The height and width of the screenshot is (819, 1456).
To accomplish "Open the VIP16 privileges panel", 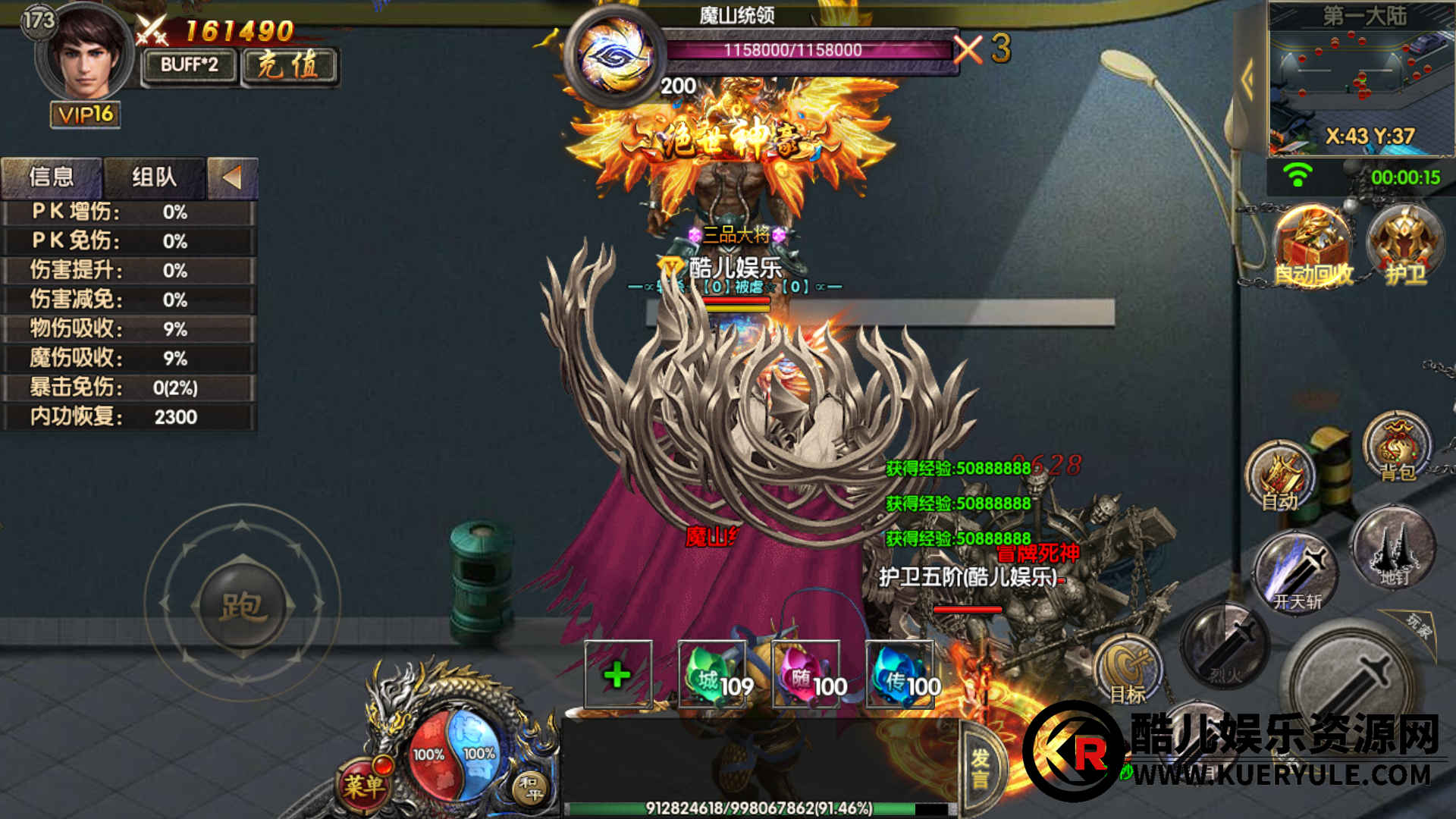I will click(x=86, y=115).
